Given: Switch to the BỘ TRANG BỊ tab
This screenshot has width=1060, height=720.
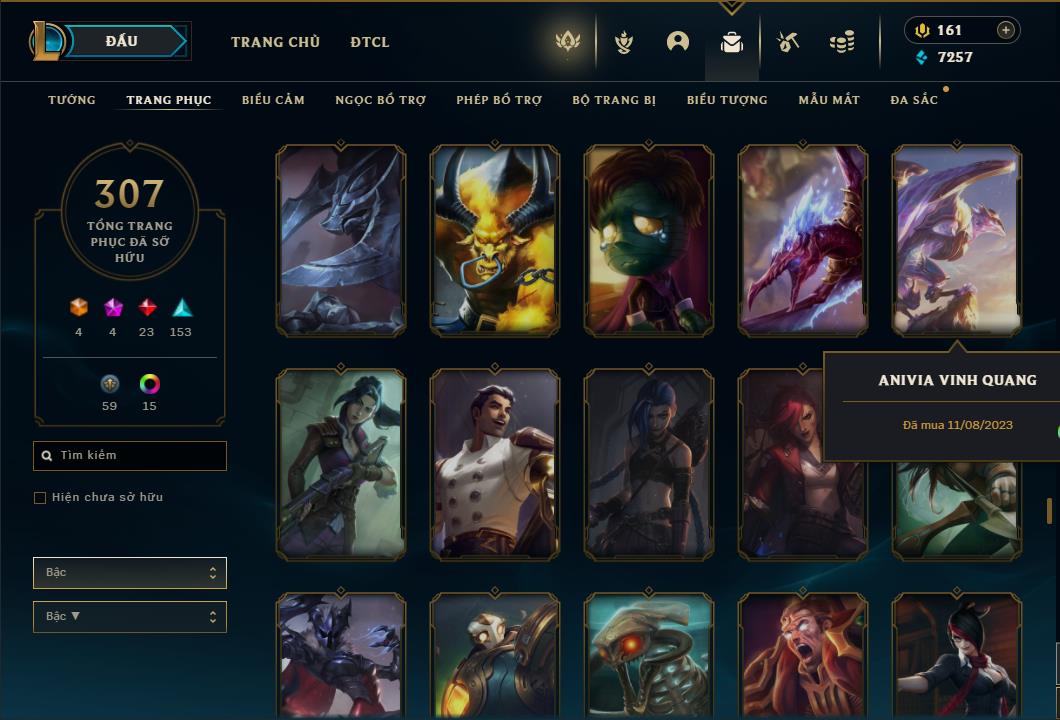Looking at the screenshot, I should click(x=614, y=100).
